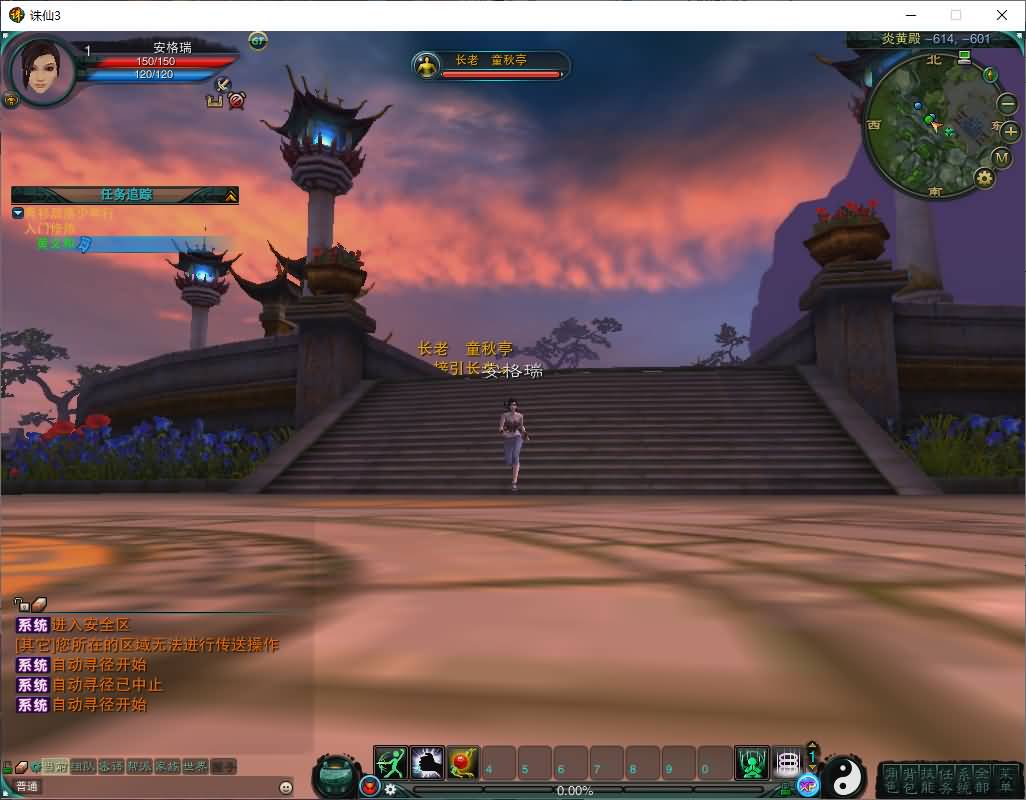Open the 菜单 main menu button

click(x=1004, y=780)
